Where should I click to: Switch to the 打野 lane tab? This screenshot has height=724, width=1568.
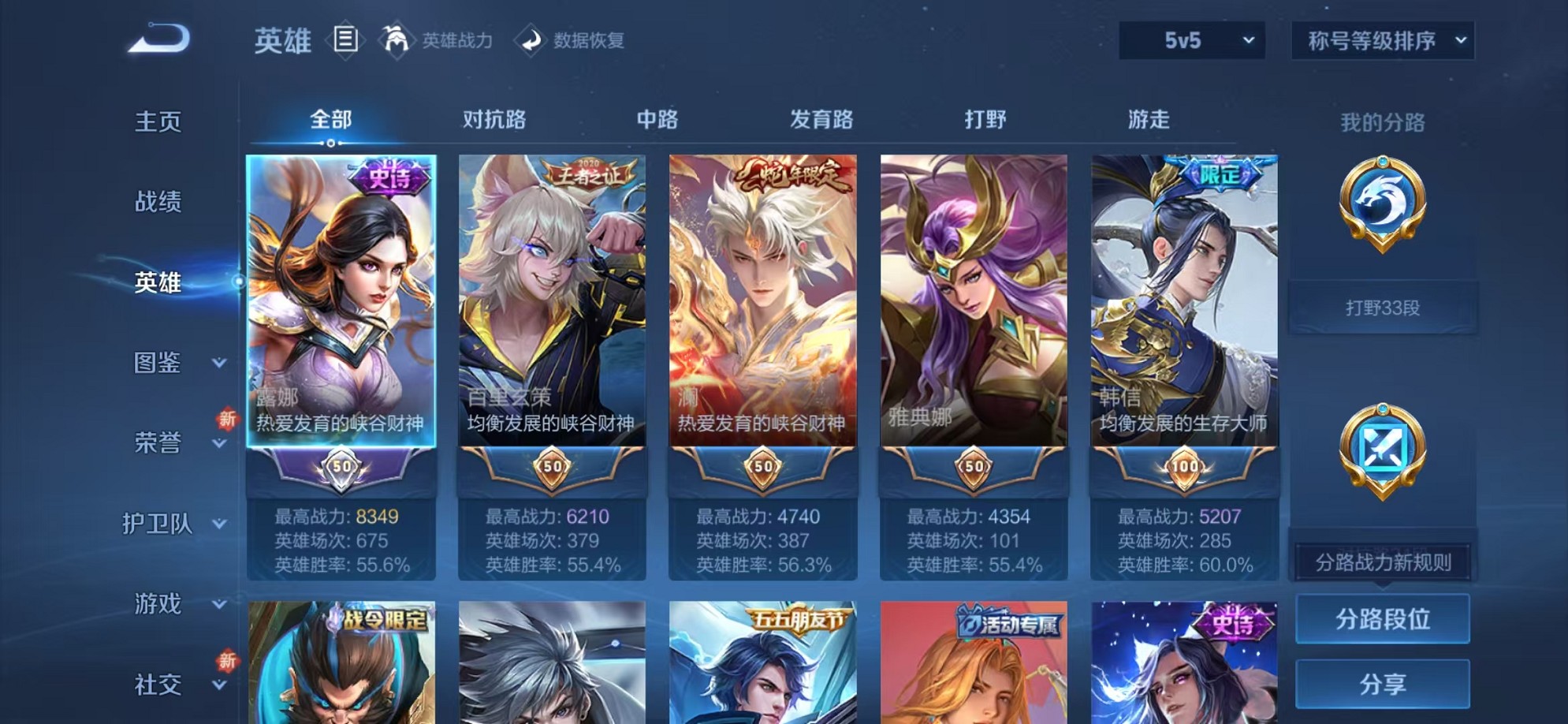tap(985, 119)
